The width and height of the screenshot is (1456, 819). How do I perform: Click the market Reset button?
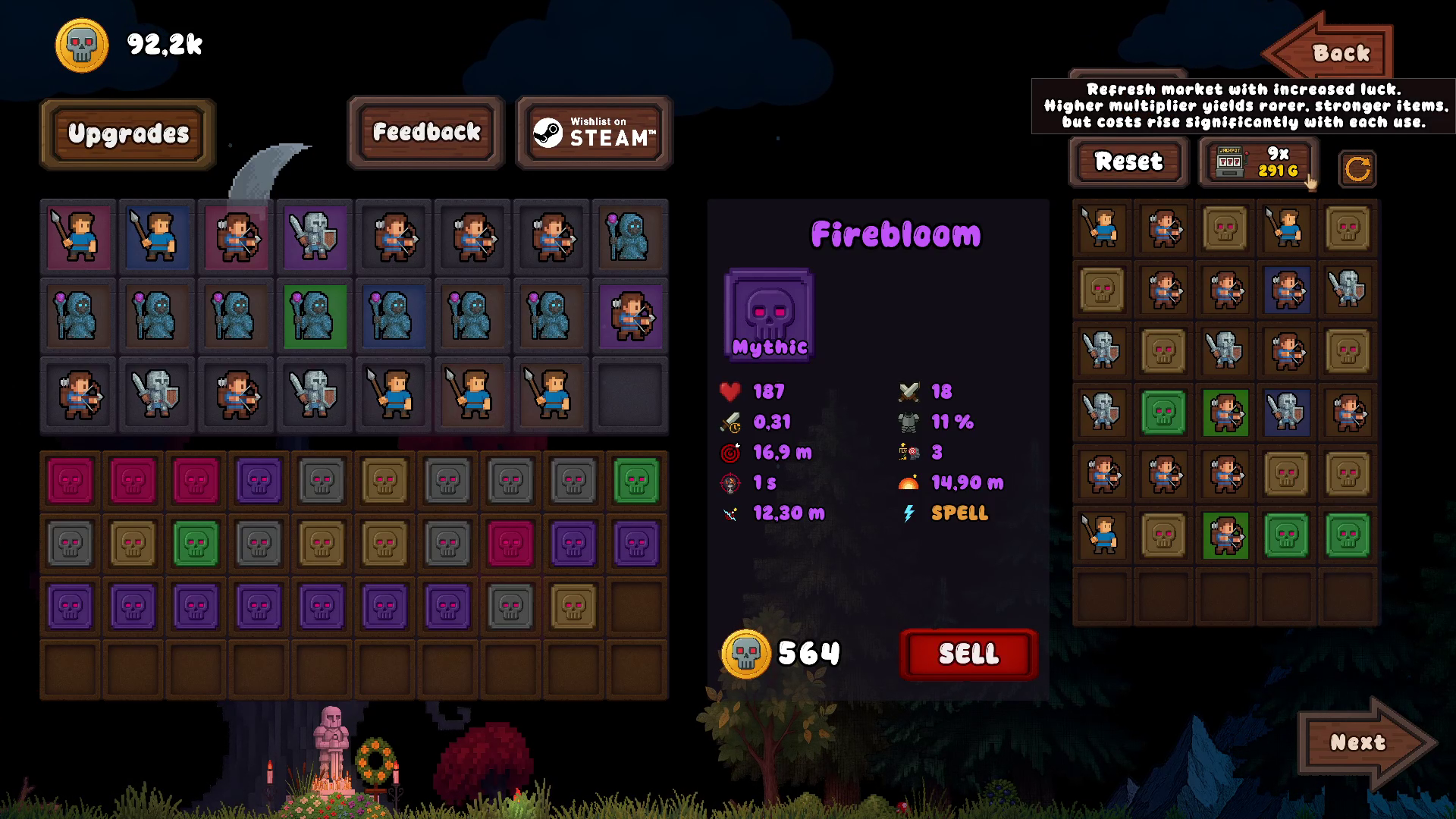pyautogui.click(x=1128, y=162)
